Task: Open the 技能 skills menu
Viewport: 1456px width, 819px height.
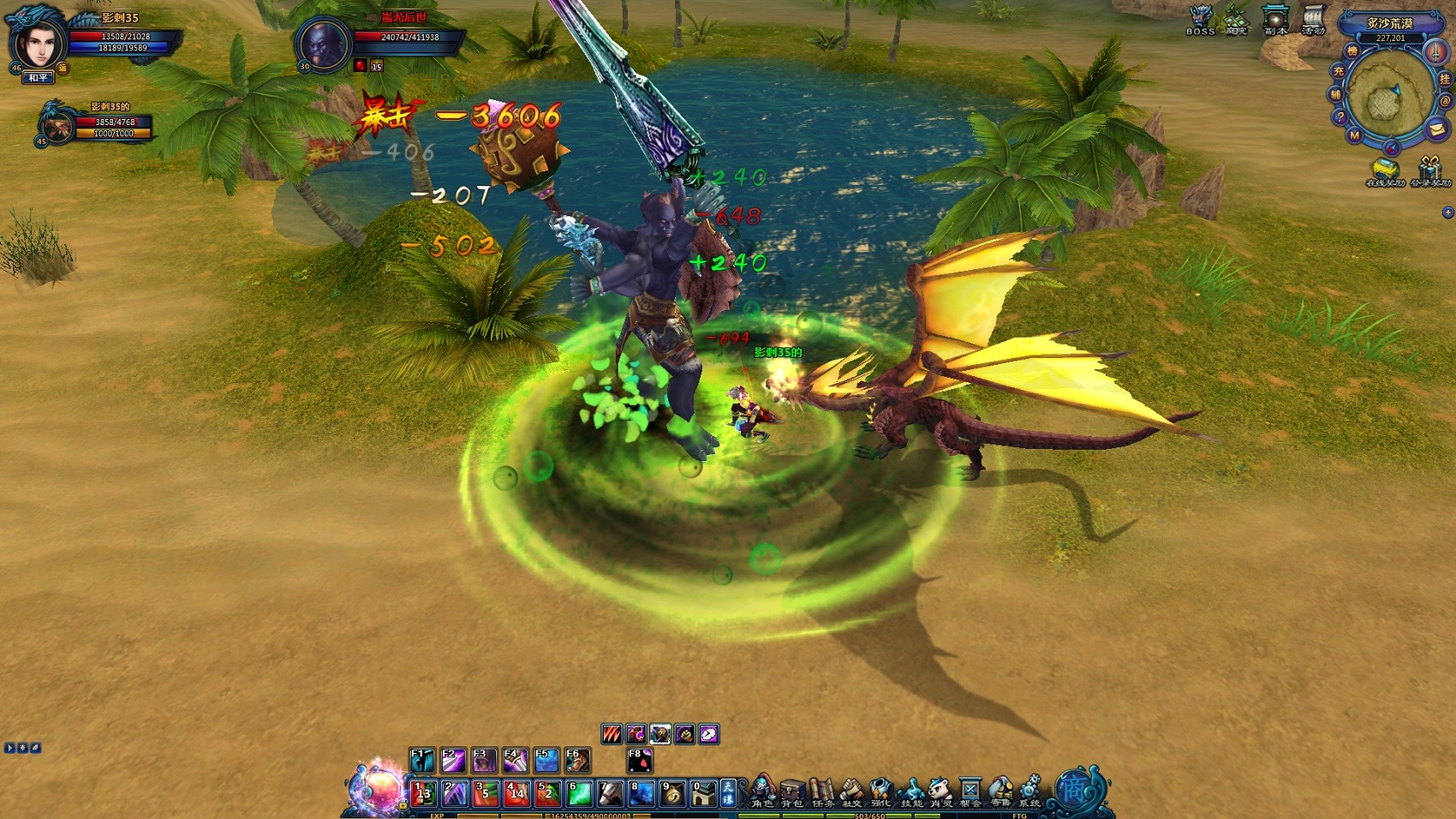Action: tap(911, 792)
